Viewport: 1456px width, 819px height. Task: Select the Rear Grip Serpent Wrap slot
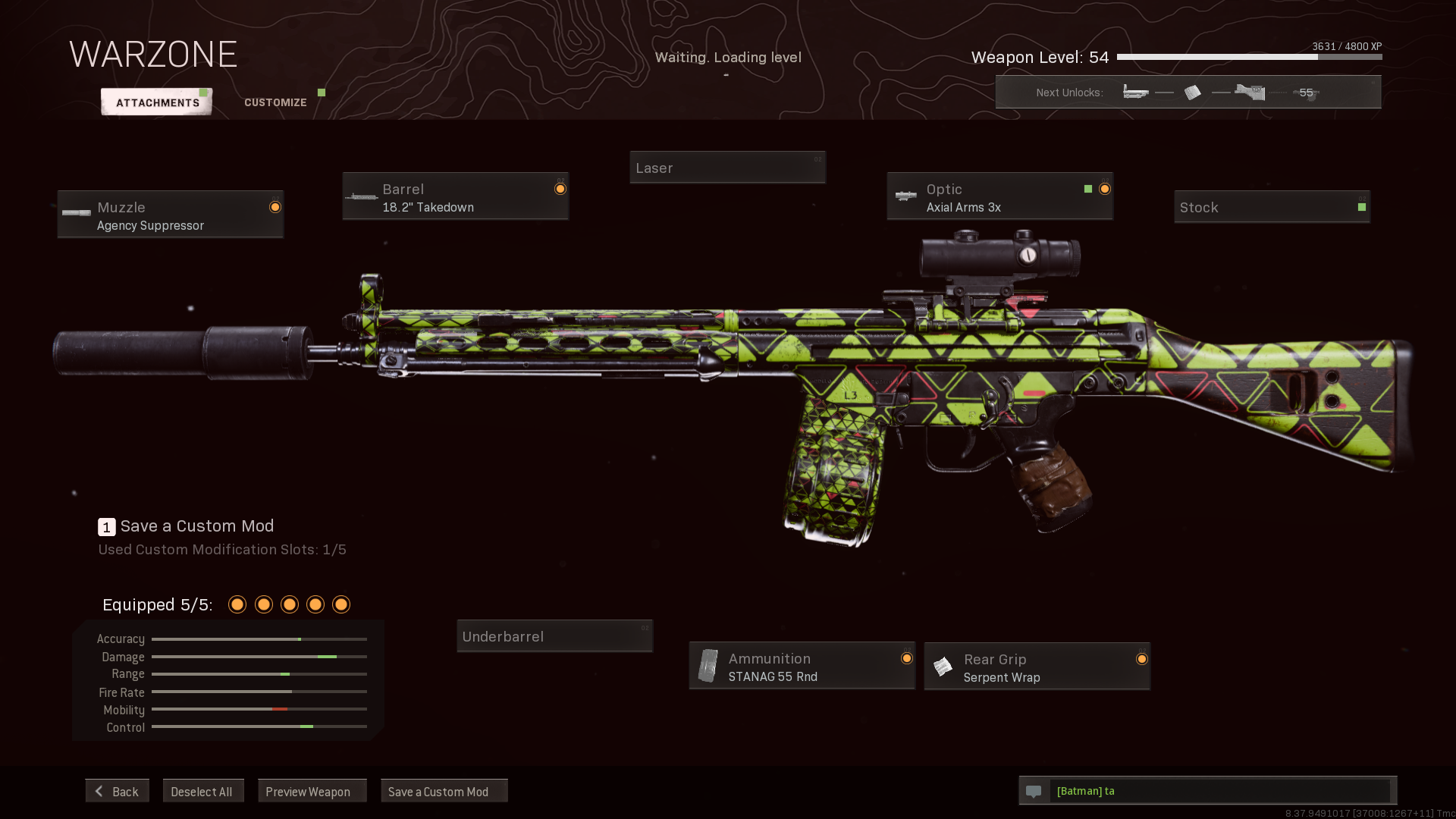pyautogui.click(x=1037, y=667)
